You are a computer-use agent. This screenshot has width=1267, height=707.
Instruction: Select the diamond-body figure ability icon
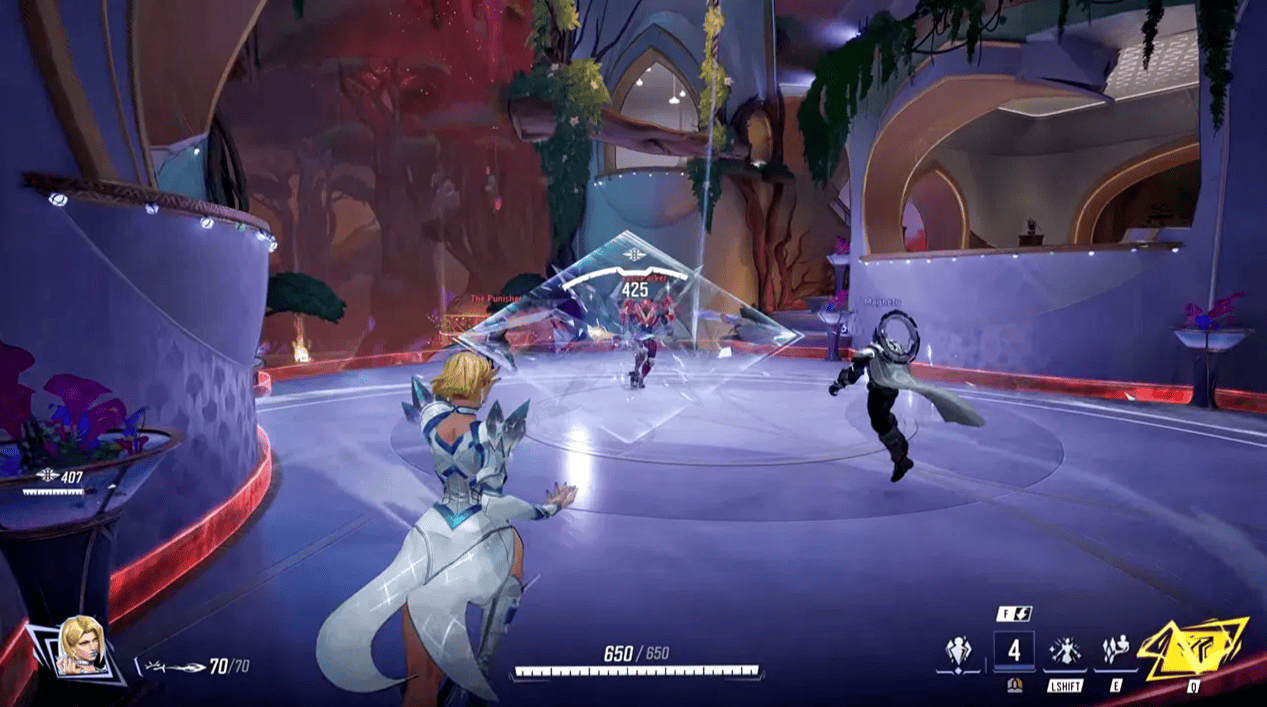pyautogui.click(x=958, y=653)
